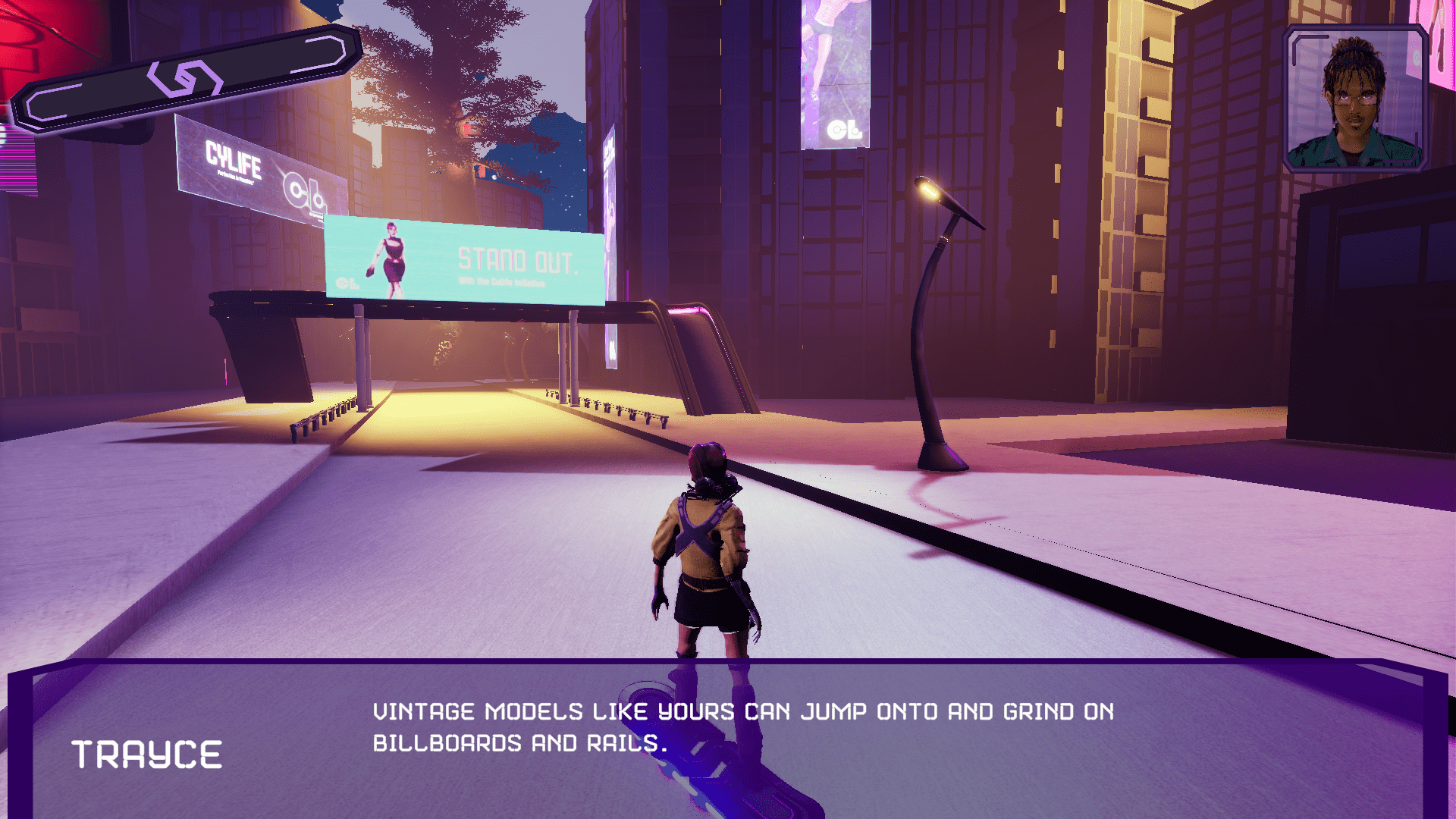Select the interlocking emblem on the top-left bar
Screen dimensions: 1456x819
184,79
